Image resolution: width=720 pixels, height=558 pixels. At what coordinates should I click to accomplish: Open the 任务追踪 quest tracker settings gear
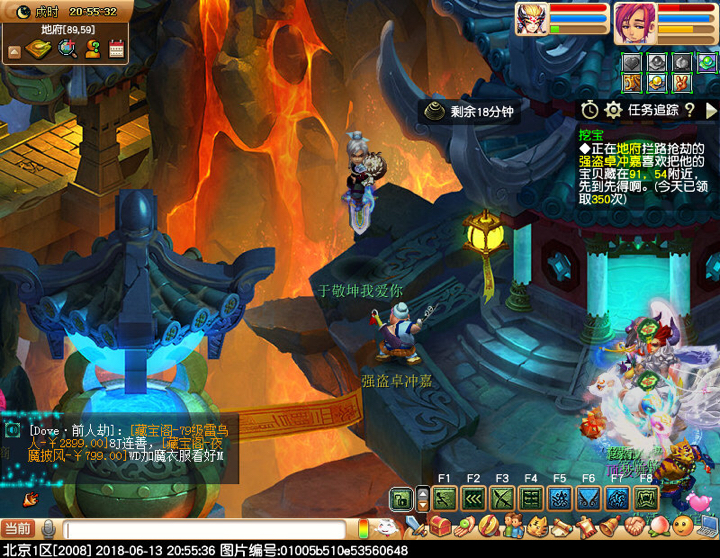pos(613,109)
